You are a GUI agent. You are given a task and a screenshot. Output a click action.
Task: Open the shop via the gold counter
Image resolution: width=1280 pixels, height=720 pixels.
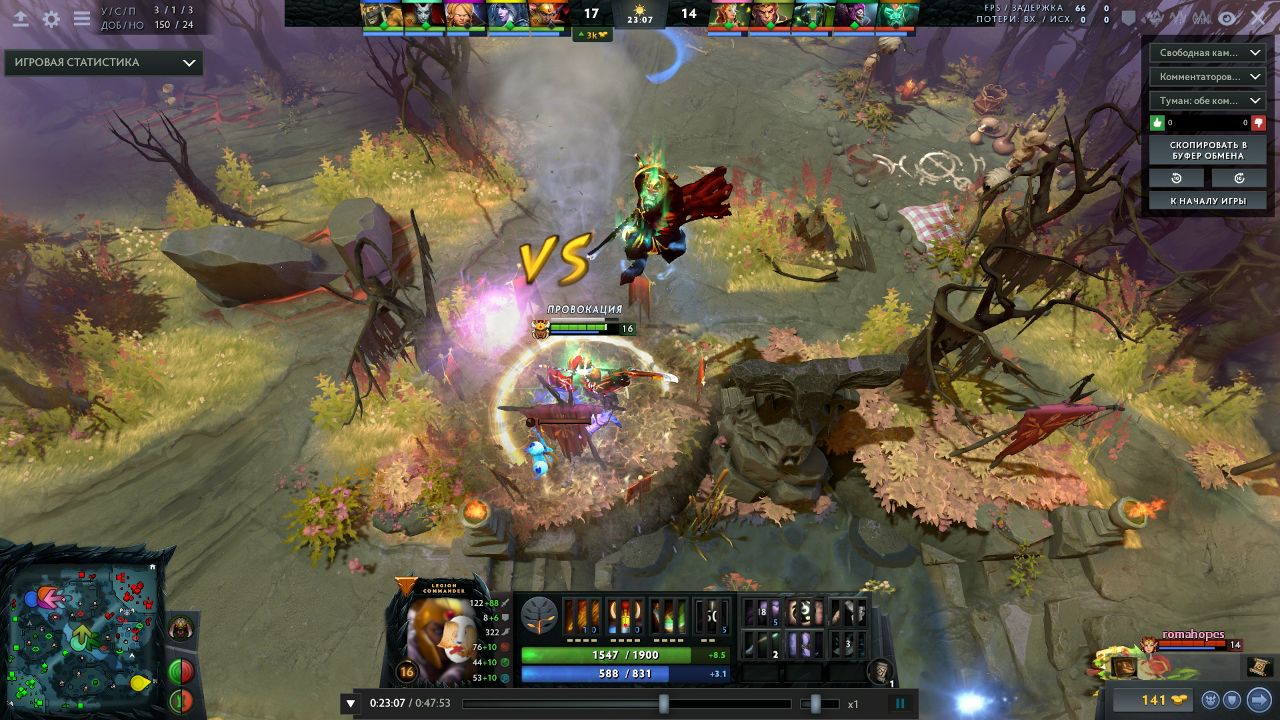(x=1154, y=700)
